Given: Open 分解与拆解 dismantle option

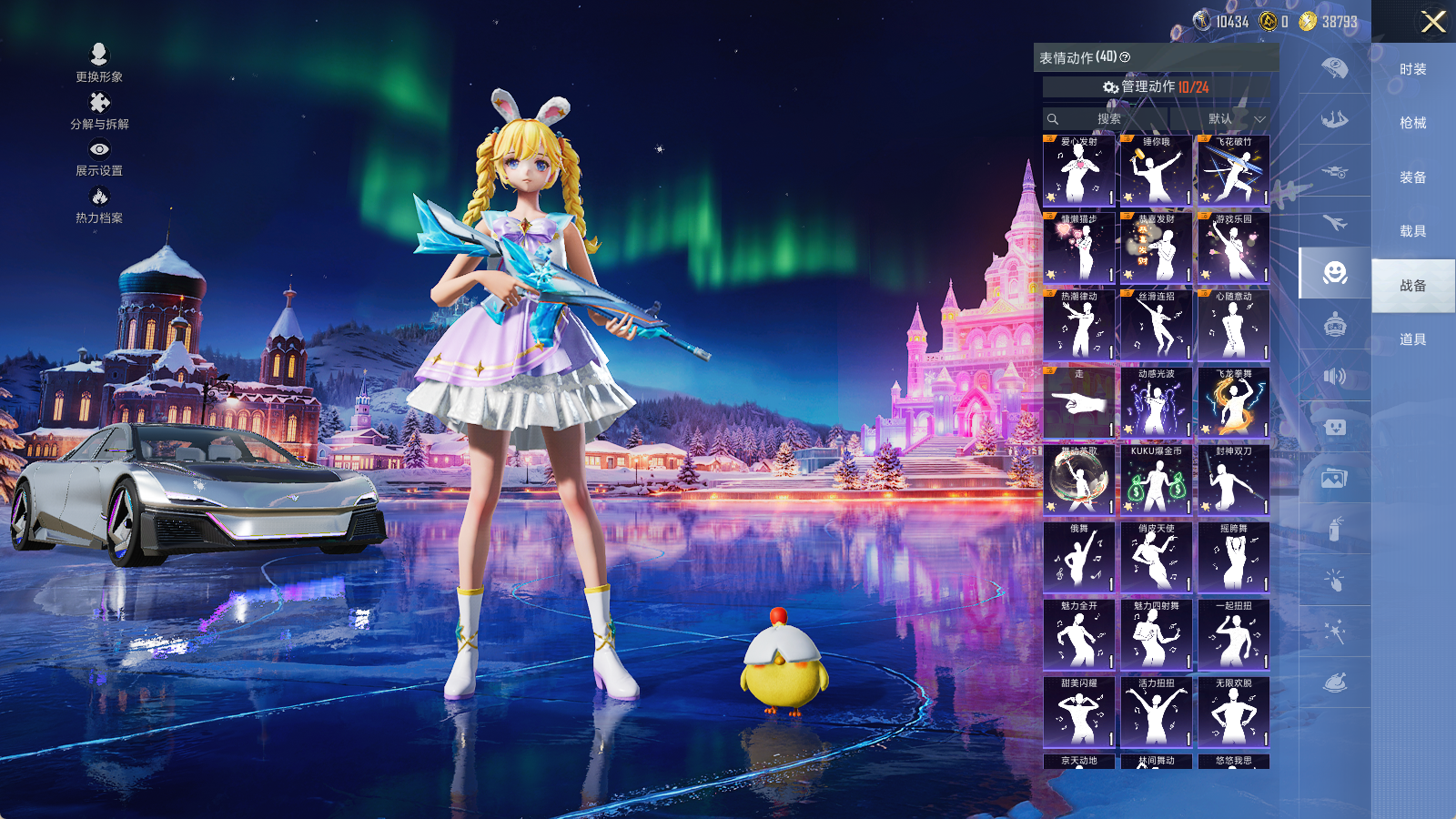Looking at the screenshot, I should pyautogui.click(x=99, y=111).
